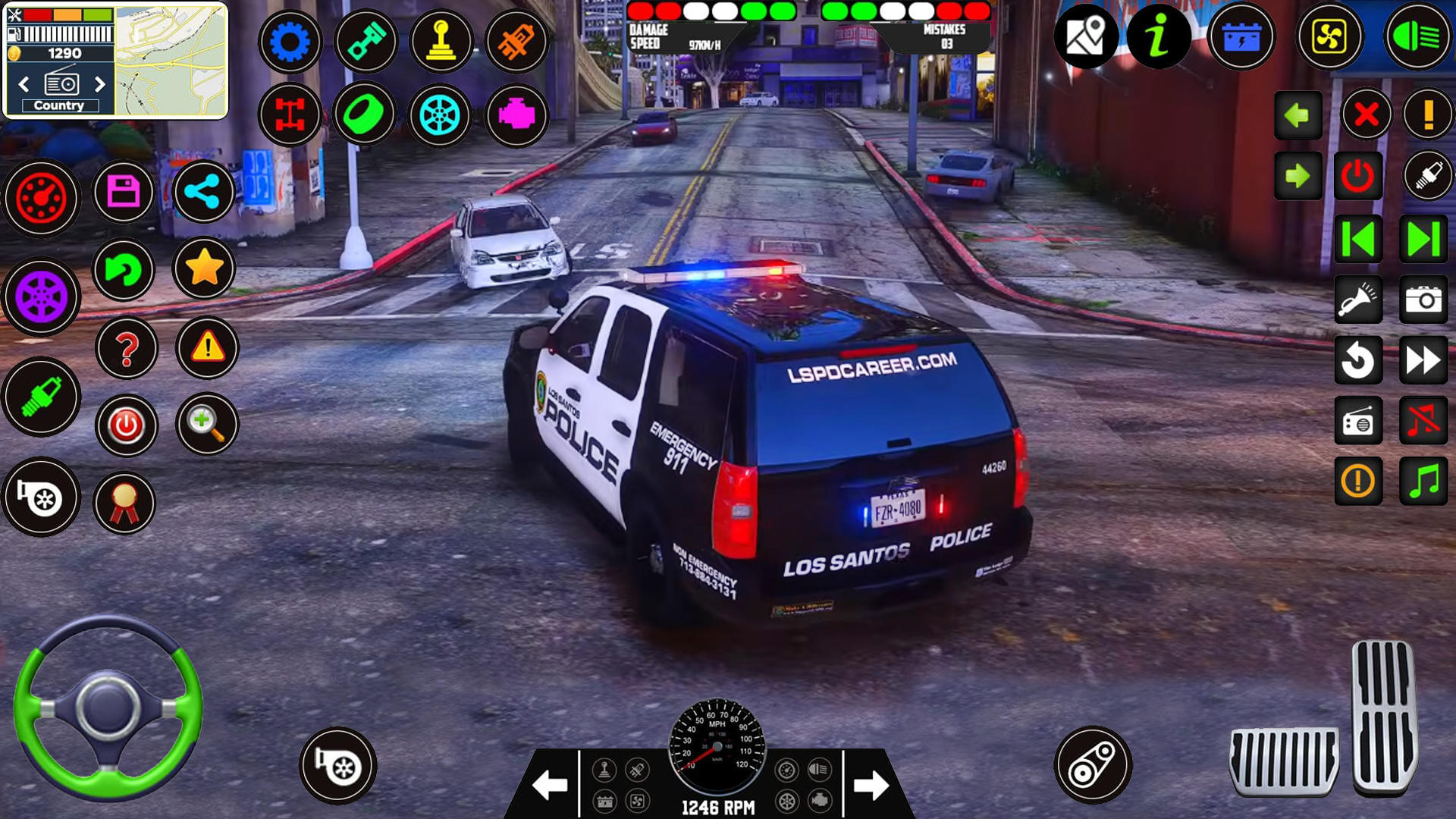
Task: Click the purple tire customization icon
Action: [42, 296]
